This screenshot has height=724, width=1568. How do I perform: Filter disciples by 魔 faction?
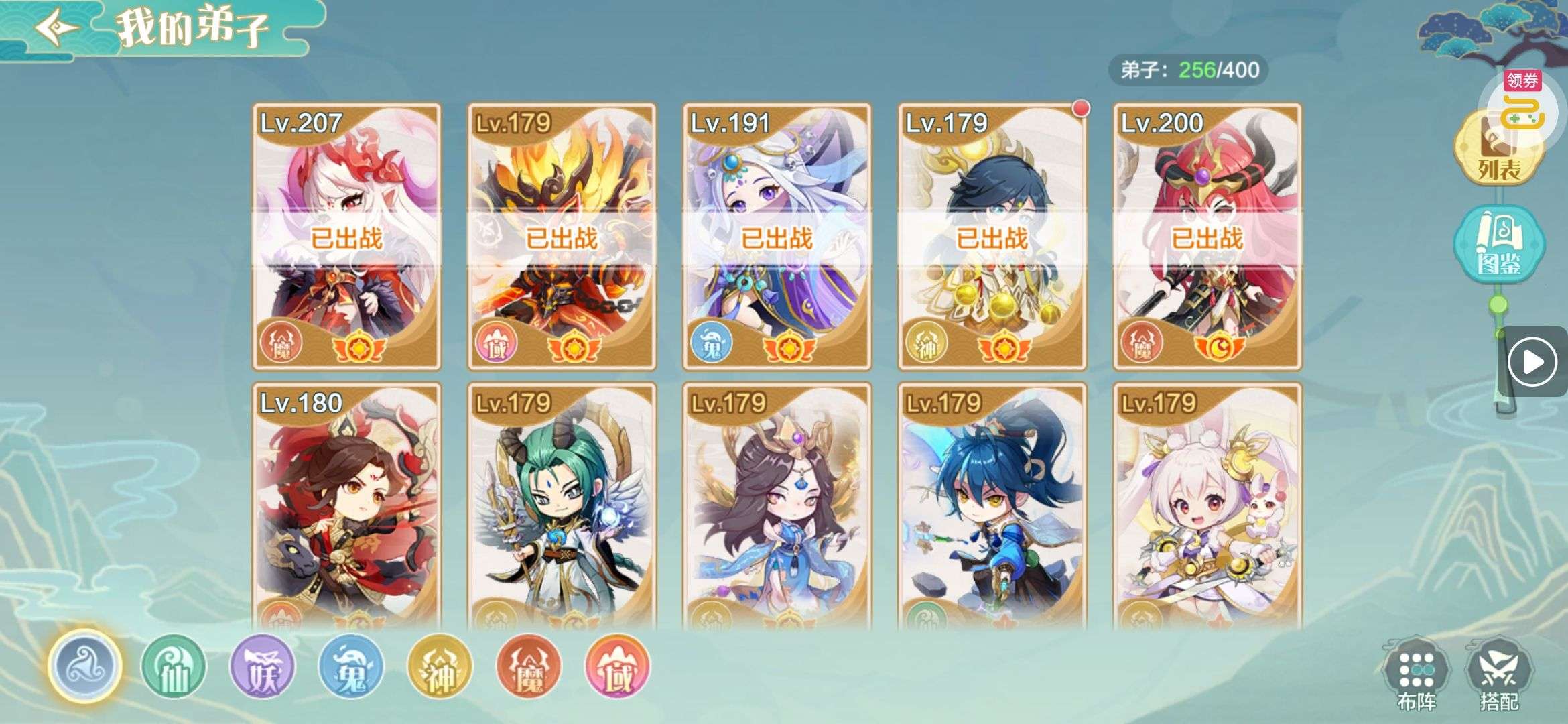pos(528,666)
